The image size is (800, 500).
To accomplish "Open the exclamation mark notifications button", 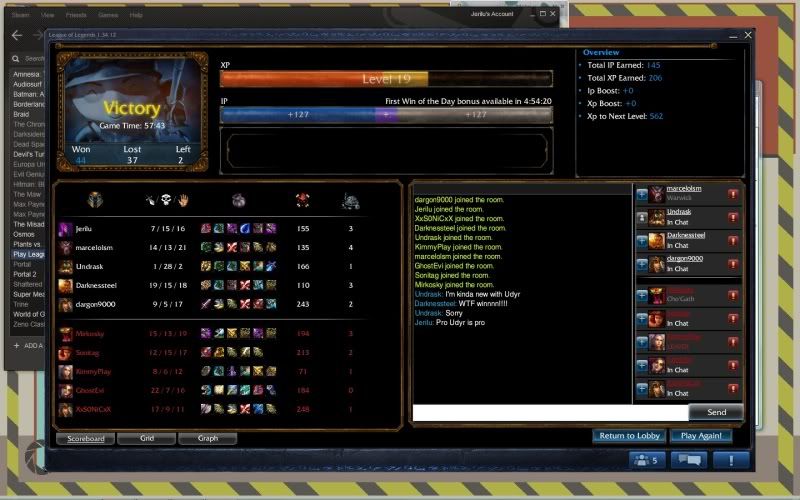I will 731,460.
